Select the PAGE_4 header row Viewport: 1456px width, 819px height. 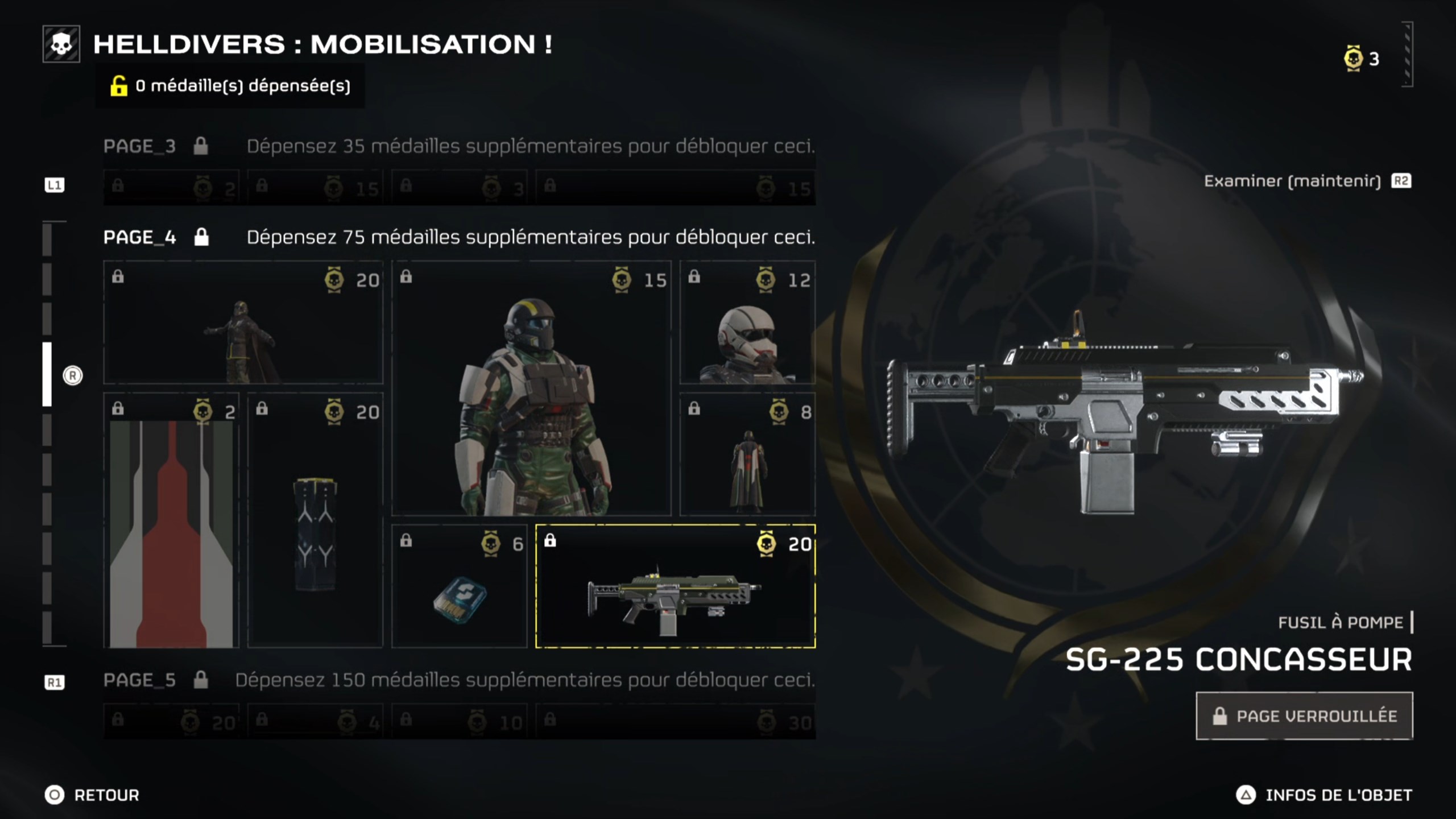tap(140, 237)
